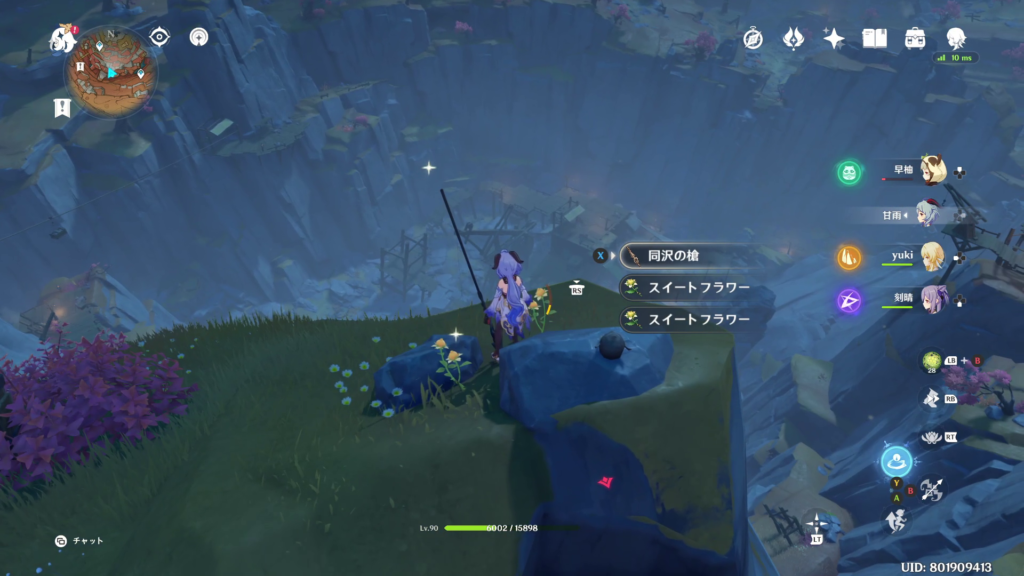The width and height of the screenshot is (1024, 576).
Task: Open the adventurer handbook book icon
Action: 875,39
